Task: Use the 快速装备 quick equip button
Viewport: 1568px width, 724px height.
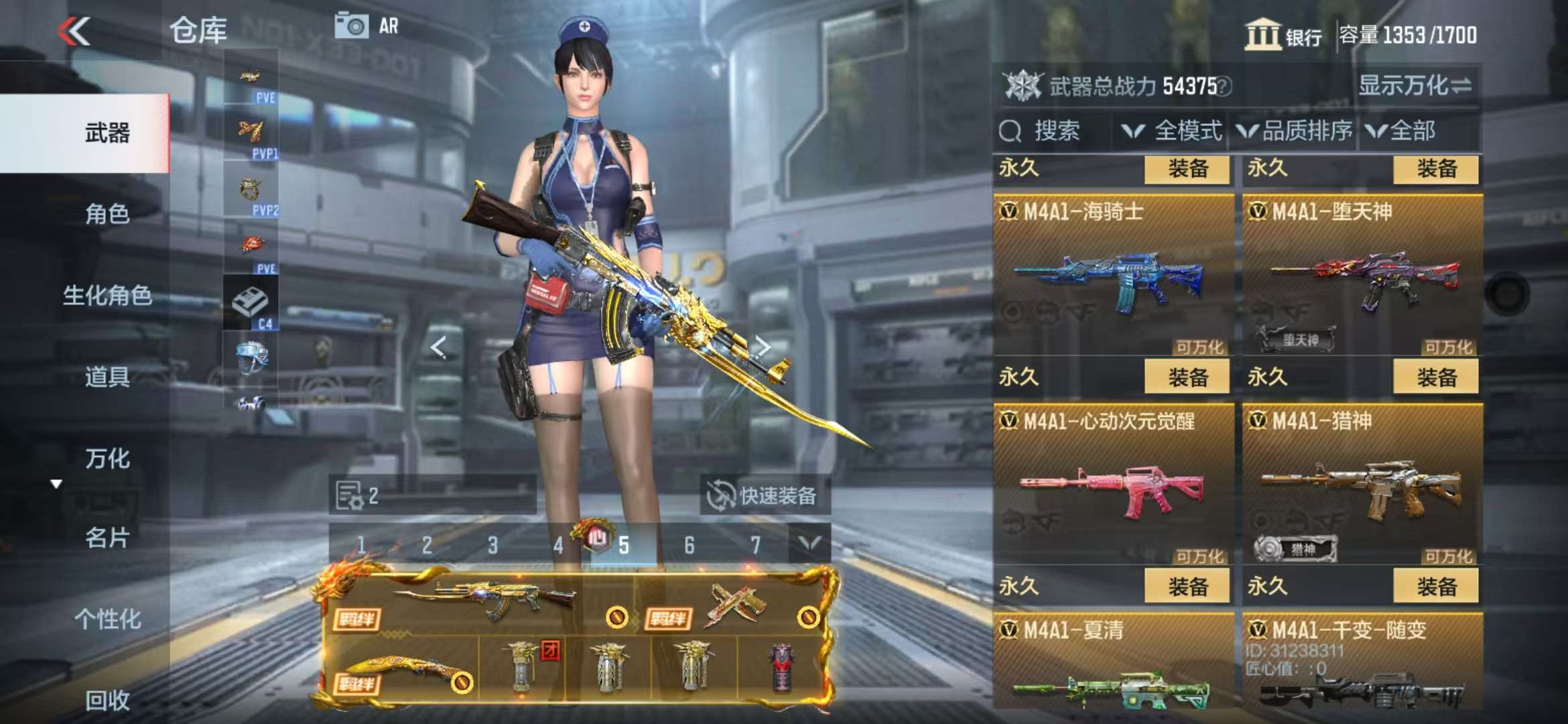Action: 764,496
